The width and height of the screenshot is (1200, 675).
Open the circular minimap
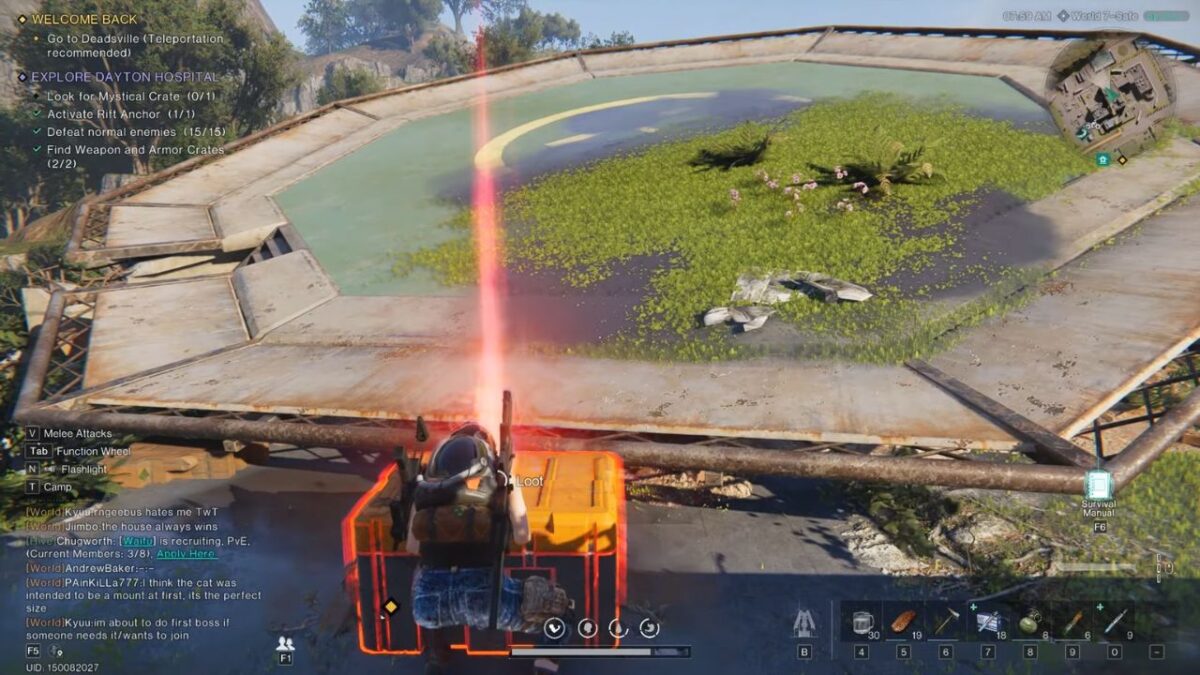1110,97
